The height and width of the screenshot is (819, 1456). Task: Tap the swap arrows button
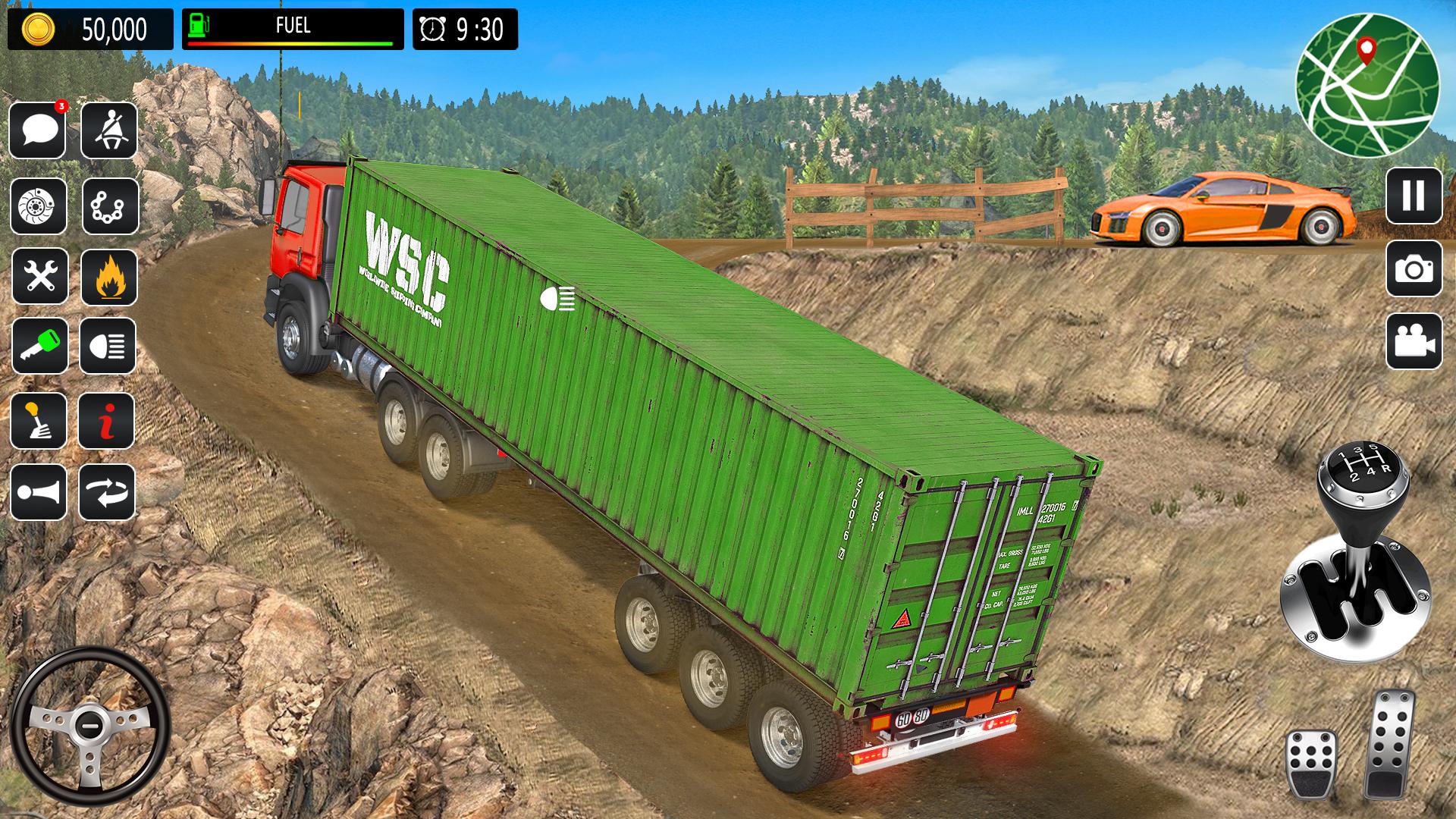point(106,492)
